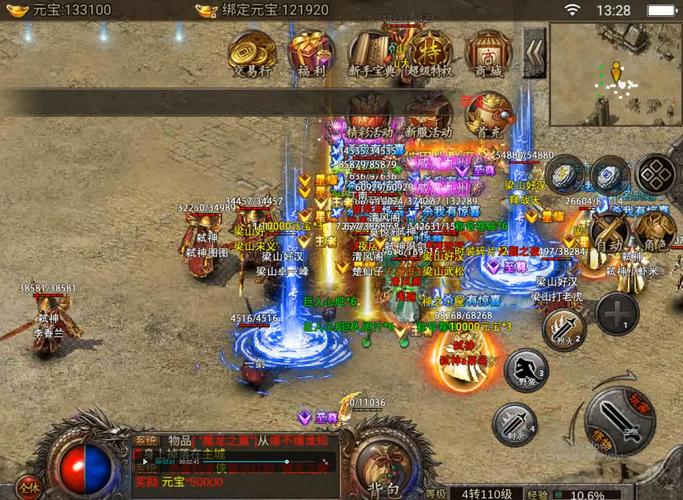The width and height of the screenshot is (683, 500).
Task: Open the 新服活动 new server events
Action: (x=428, y=115)
